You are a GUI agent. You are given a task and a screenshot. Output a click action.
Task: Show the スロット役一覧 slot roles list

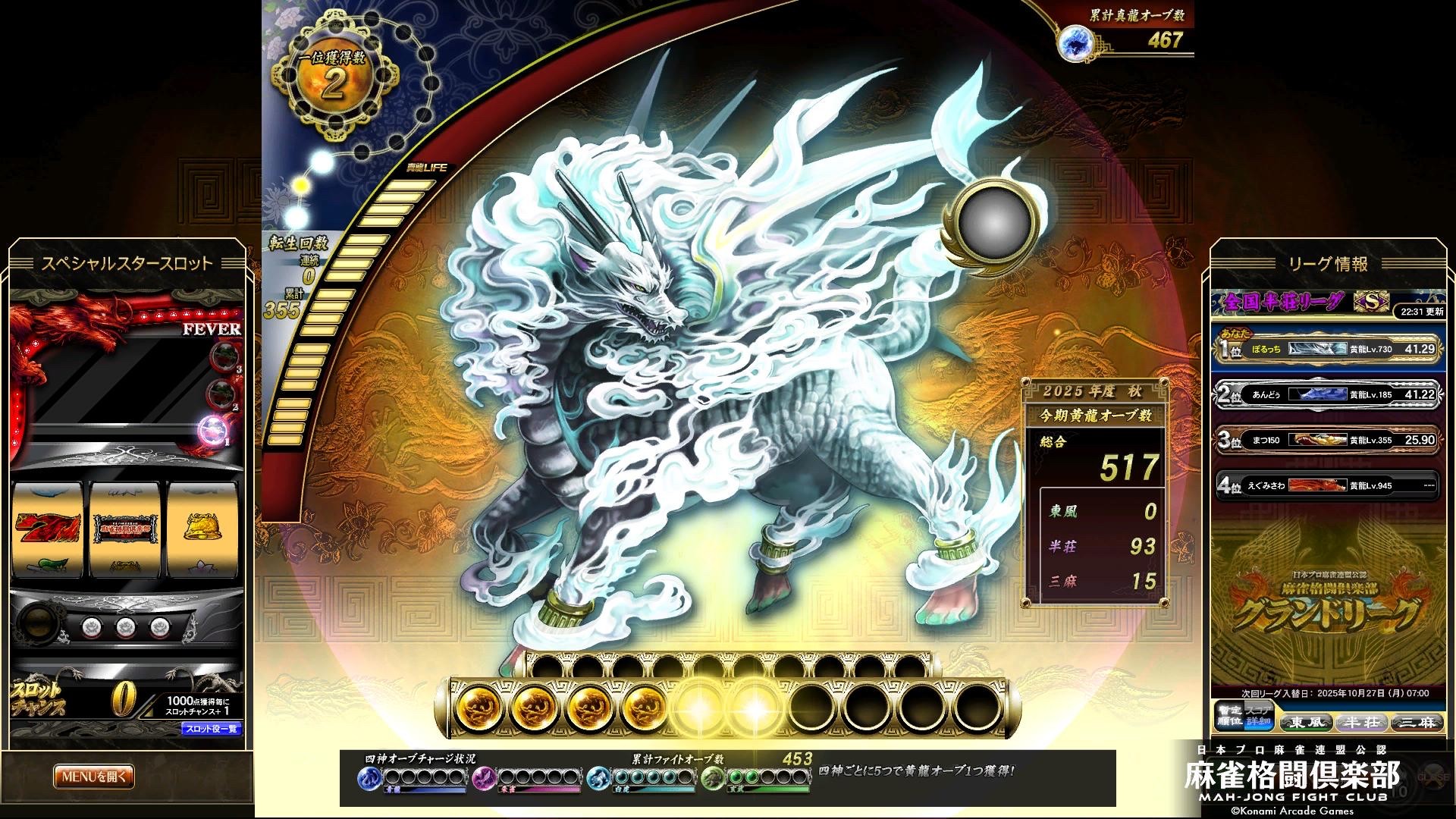point(211,730)
